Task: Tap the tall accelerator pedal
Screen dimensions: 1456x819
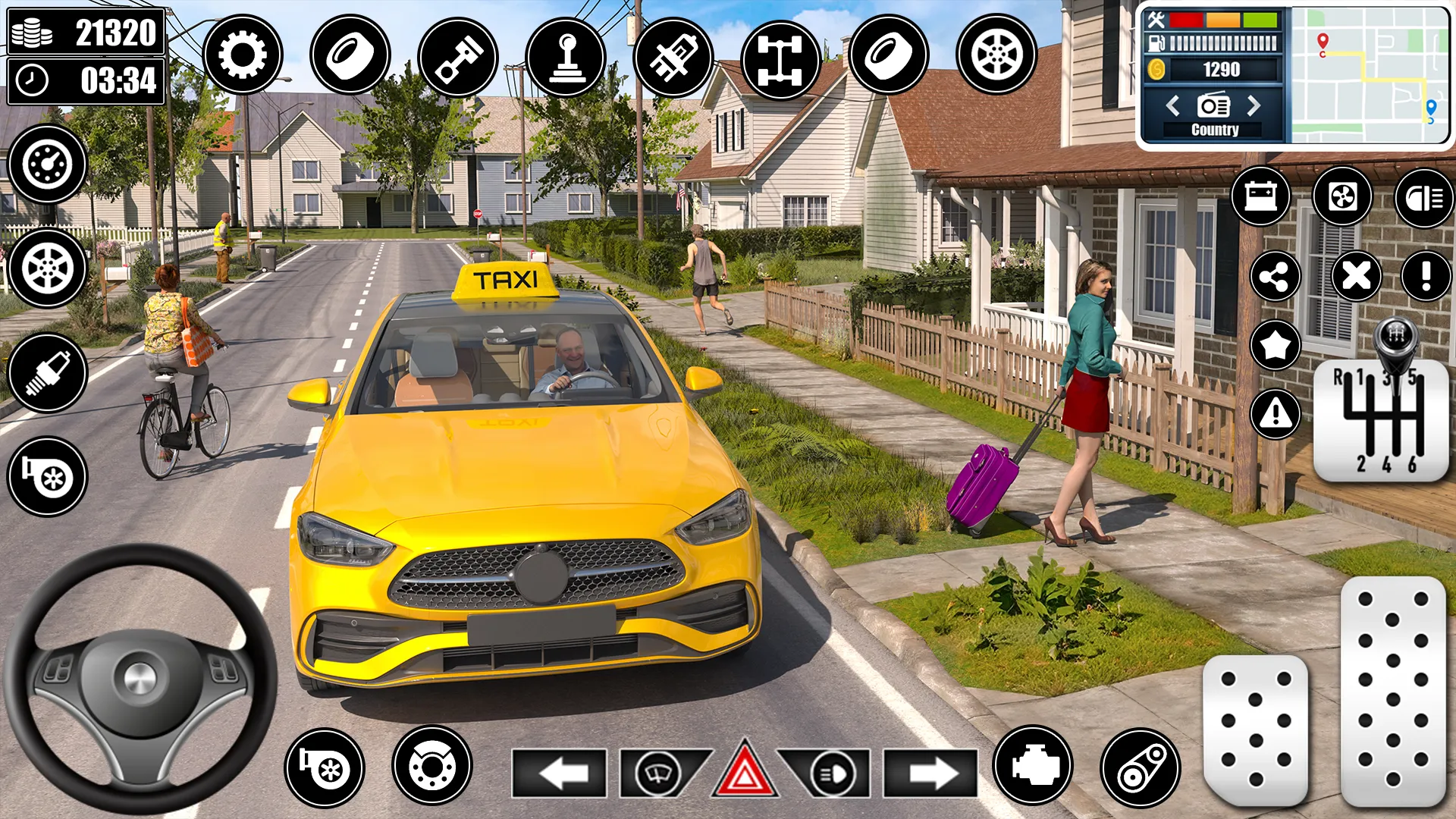Action: tap(1392, 690)
